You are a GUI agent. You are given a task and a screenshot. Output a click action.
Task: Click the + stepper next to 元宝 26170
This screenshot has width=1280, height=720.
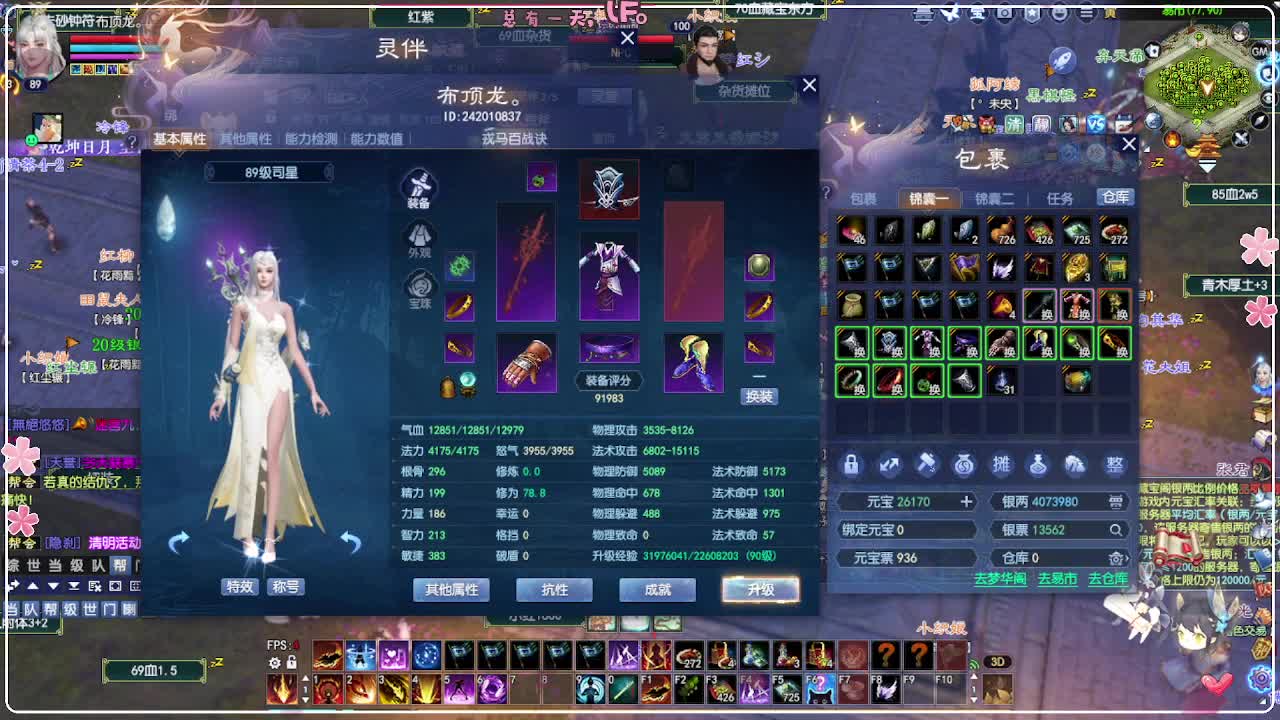(967, 502)
